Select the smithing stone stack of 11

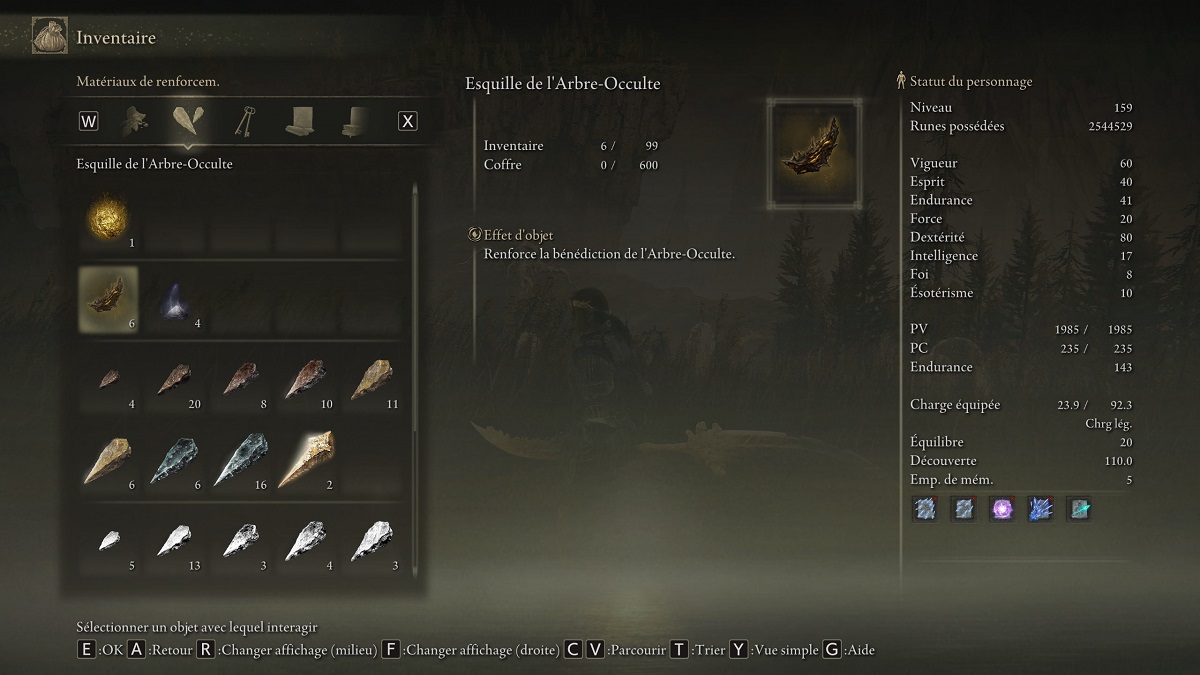(370, 380)
